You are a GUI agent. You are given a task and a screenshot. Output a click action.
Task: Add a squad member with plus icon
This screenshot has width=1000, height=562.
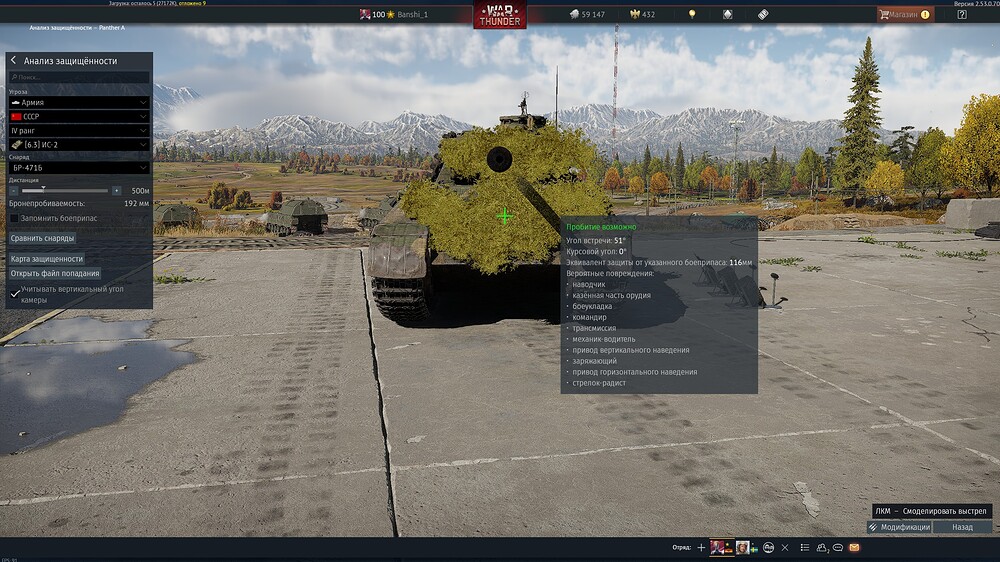(x=701, y=548)
